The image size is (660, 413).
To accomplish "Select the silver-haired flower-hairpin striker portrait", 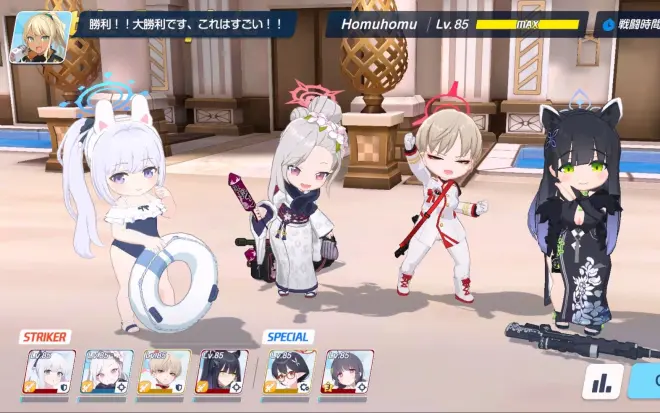I will 106,370.
